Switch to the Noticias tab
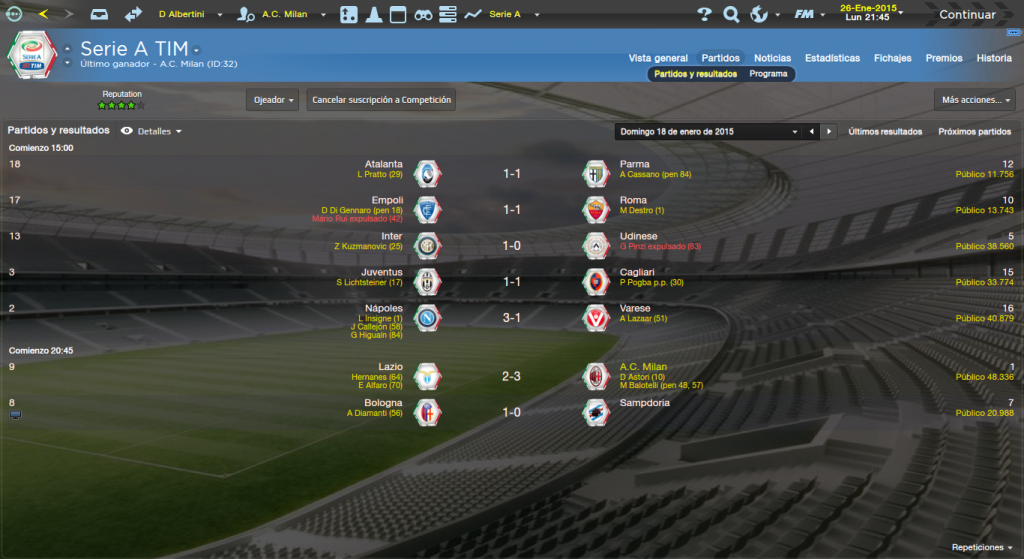This screenshot has height=559, width=1024. 772,58
